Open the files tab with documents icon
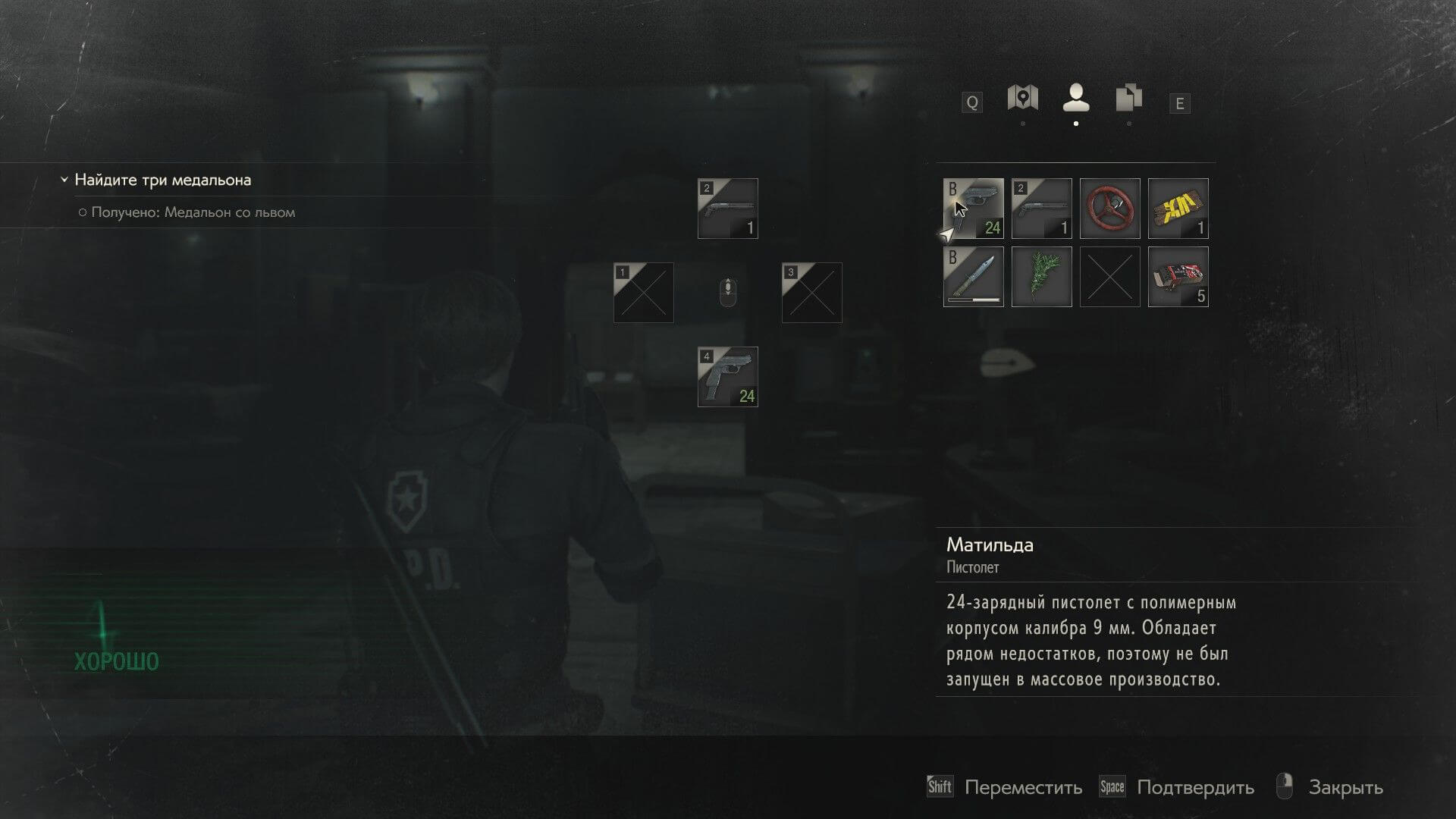1456x819 pixels. click(x=1128, y=99)
